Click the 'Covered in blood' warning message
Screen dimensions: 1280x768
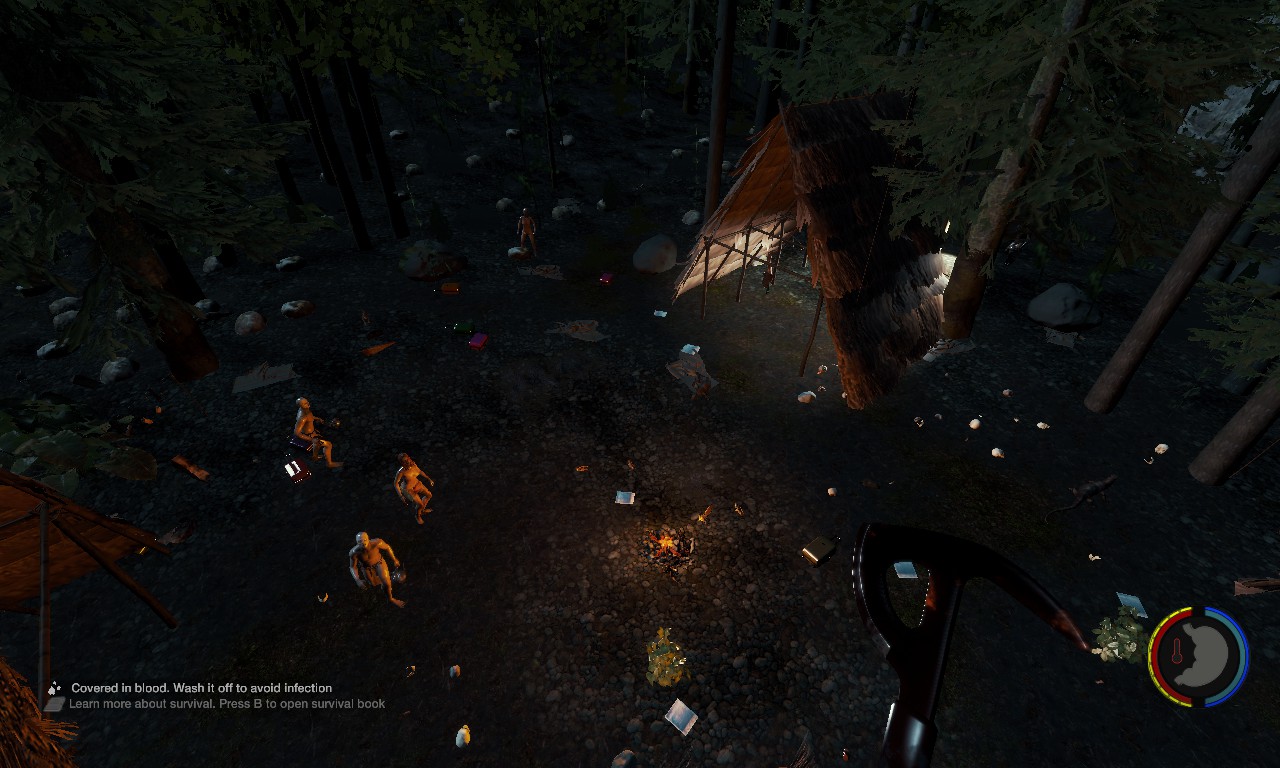(x=201, y=688)
